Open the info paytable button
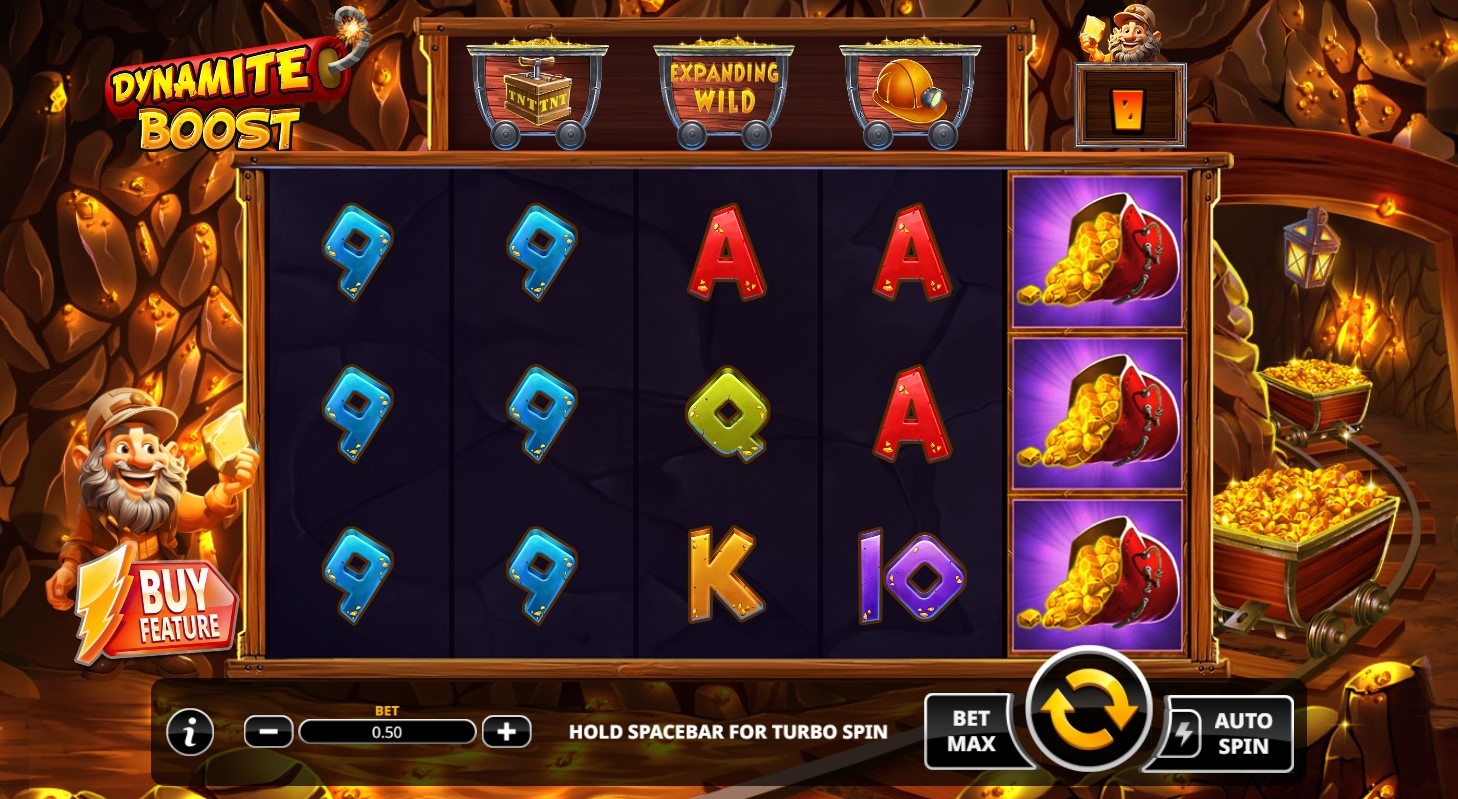Viewport: 1458px width, 799px height. click(x=190, y=733)
